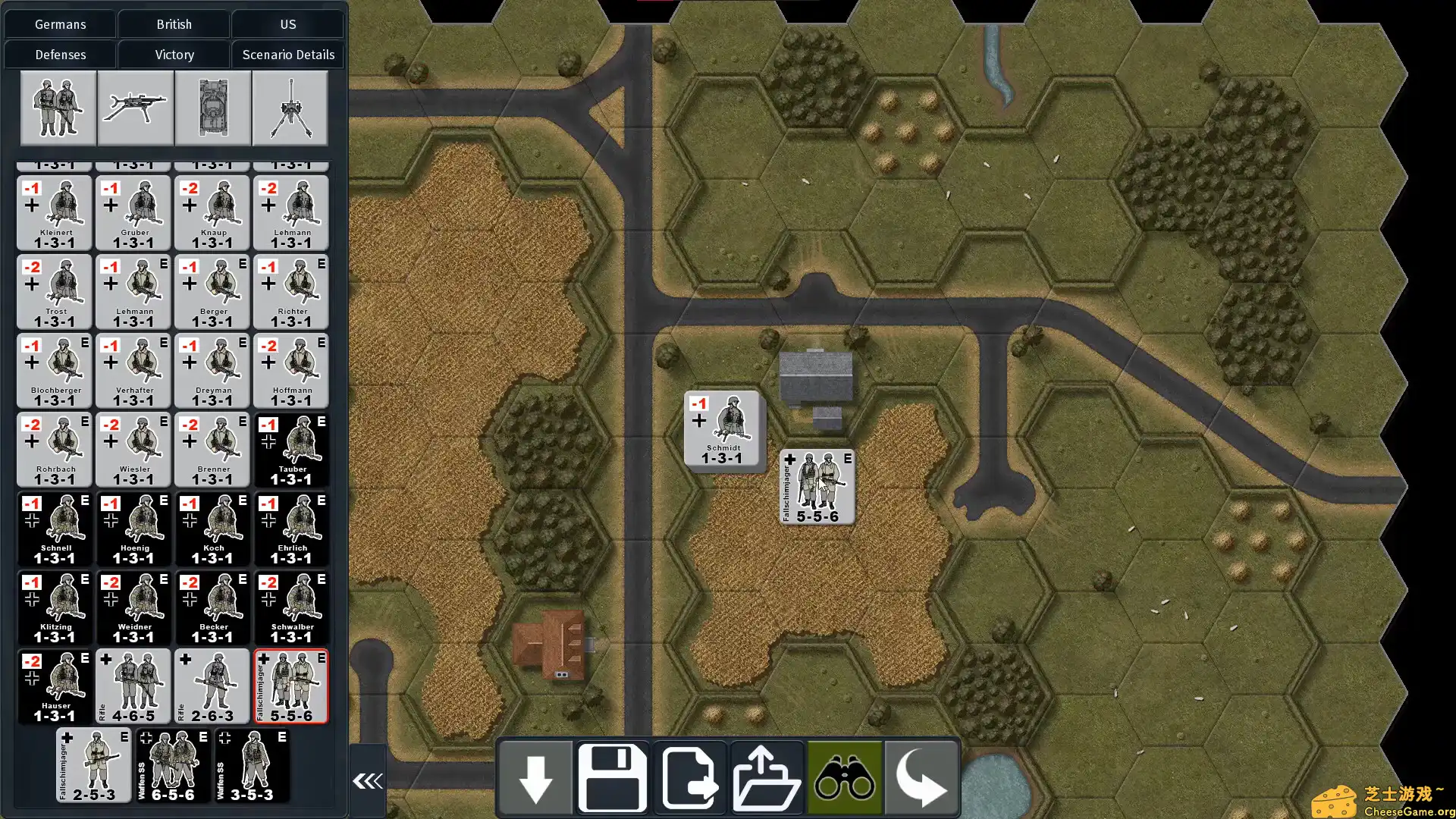This screenshot has height=819, width=1456.
Task: Open a scenario with the folder button
Action: [x=767, y=778]
